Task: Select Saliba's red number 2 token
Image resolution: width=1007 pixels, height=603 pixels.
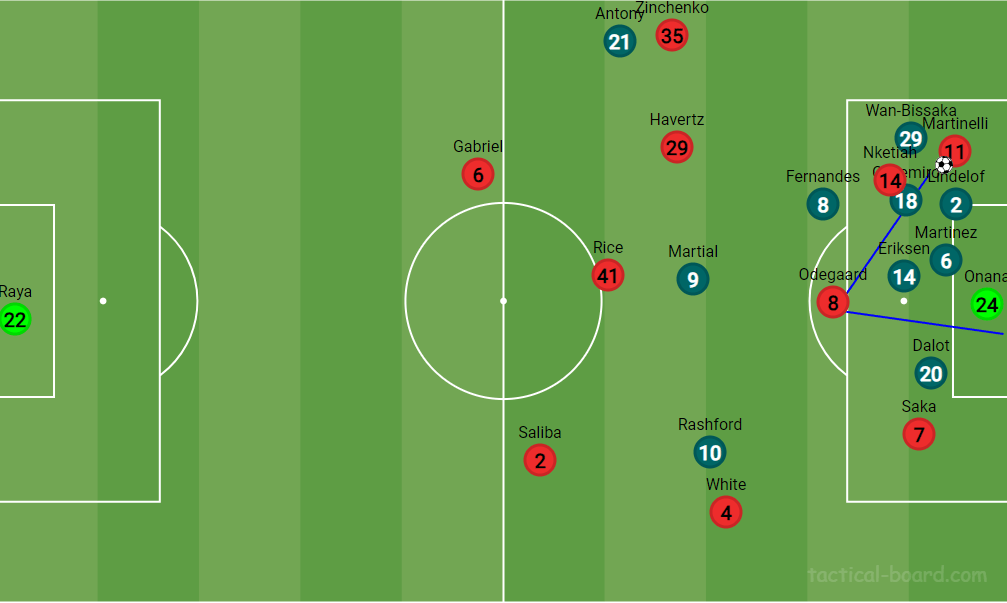Action: [540, 461]
